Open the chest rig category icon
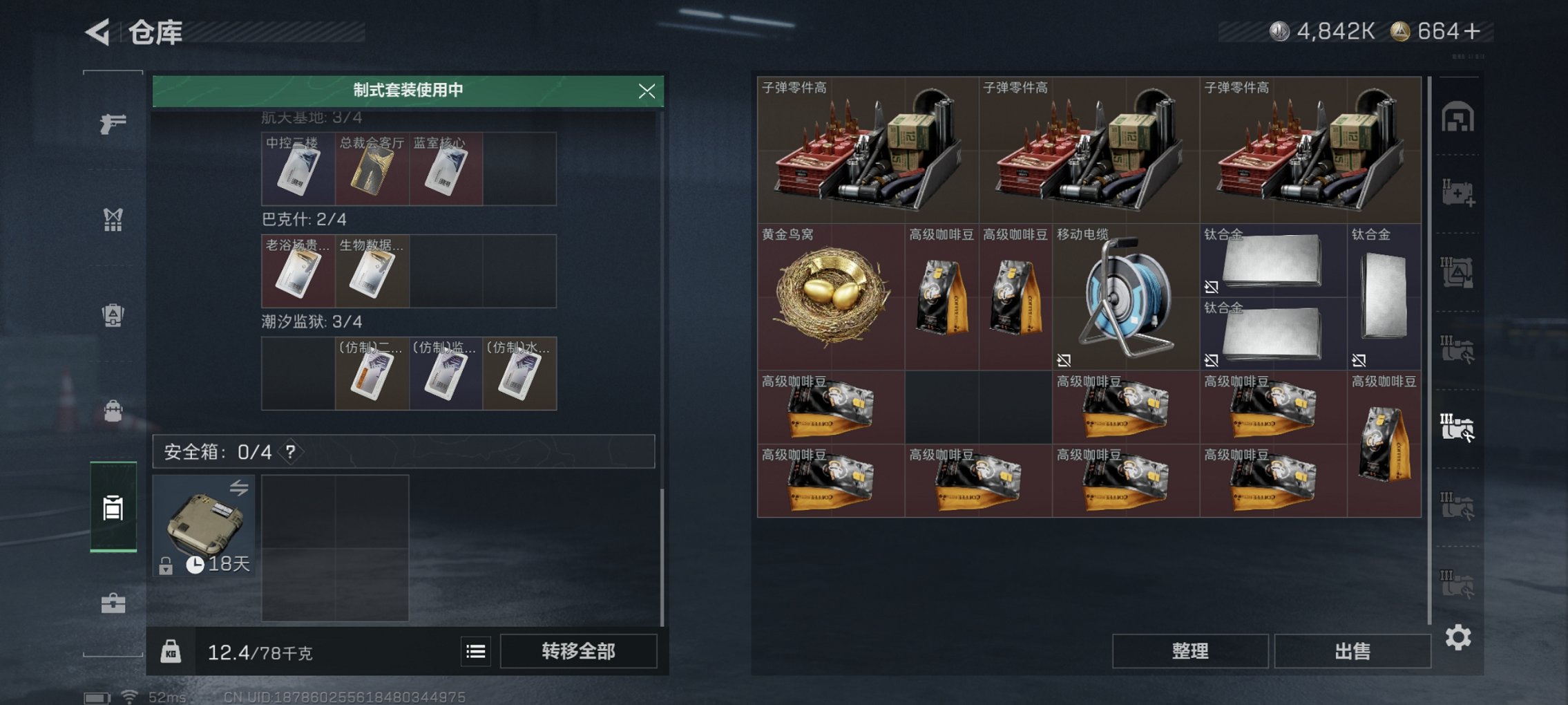1568x705 pixels. (113, 220)
